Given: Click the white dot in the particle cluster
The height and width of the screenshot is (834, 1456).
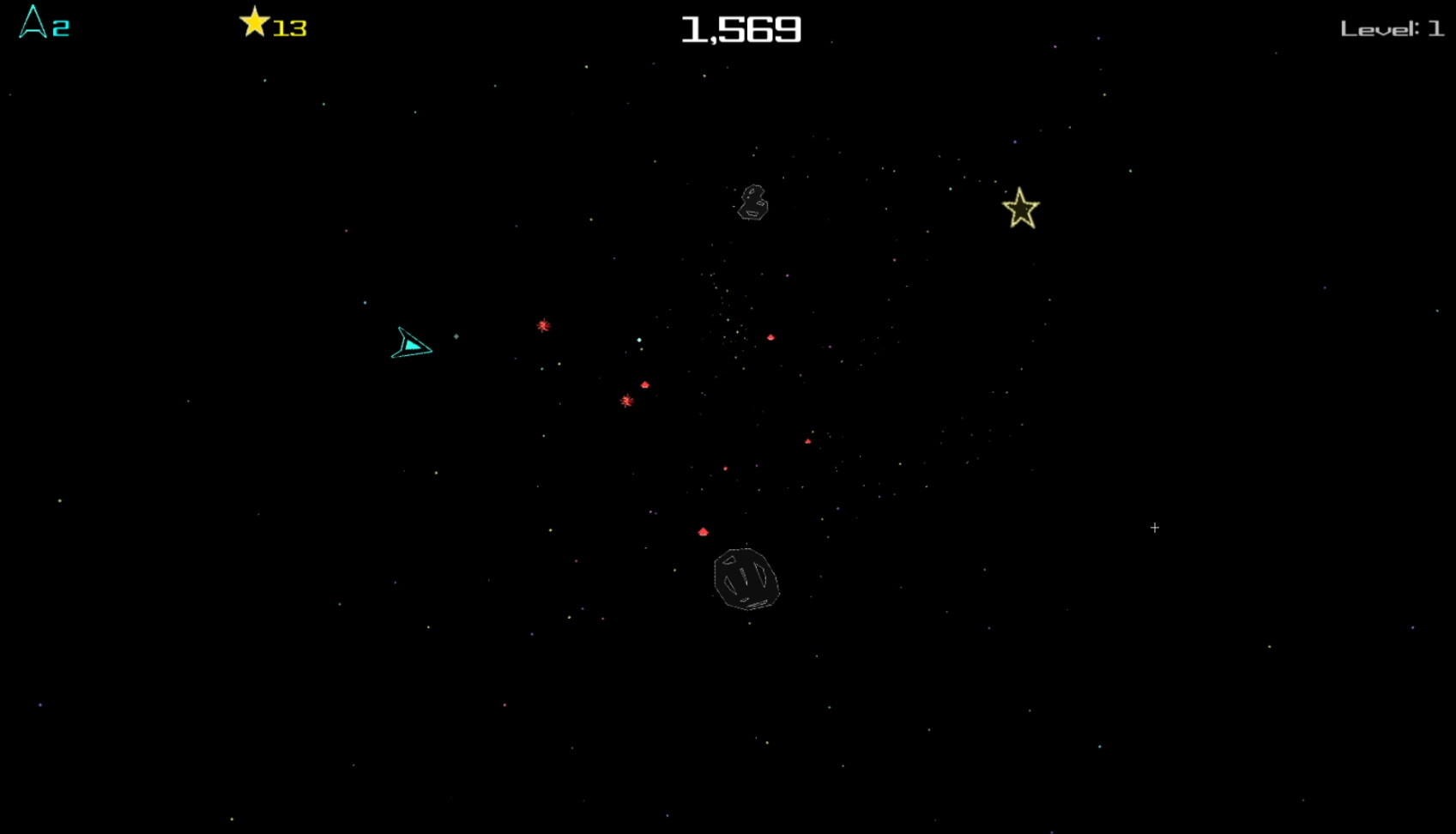Looking at the screenshot, I should (x=638, y=340).
